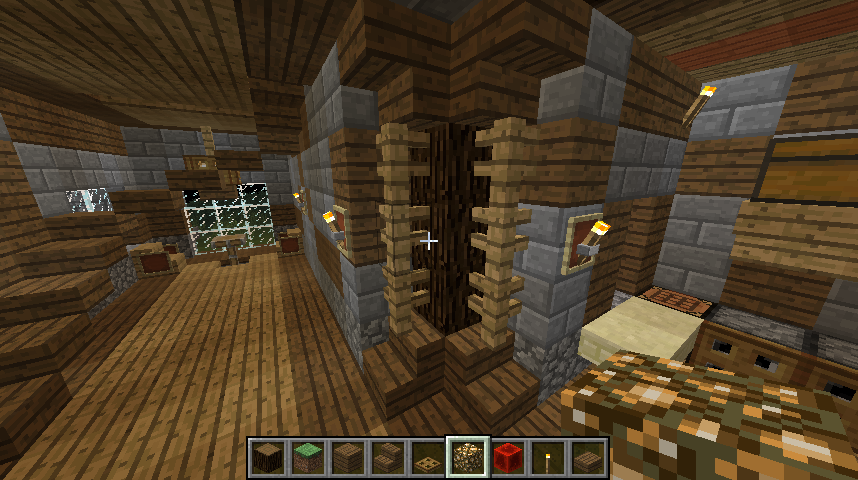
Task: Select the trapdoor hotbar slot
Action: [x=427, y=458]
